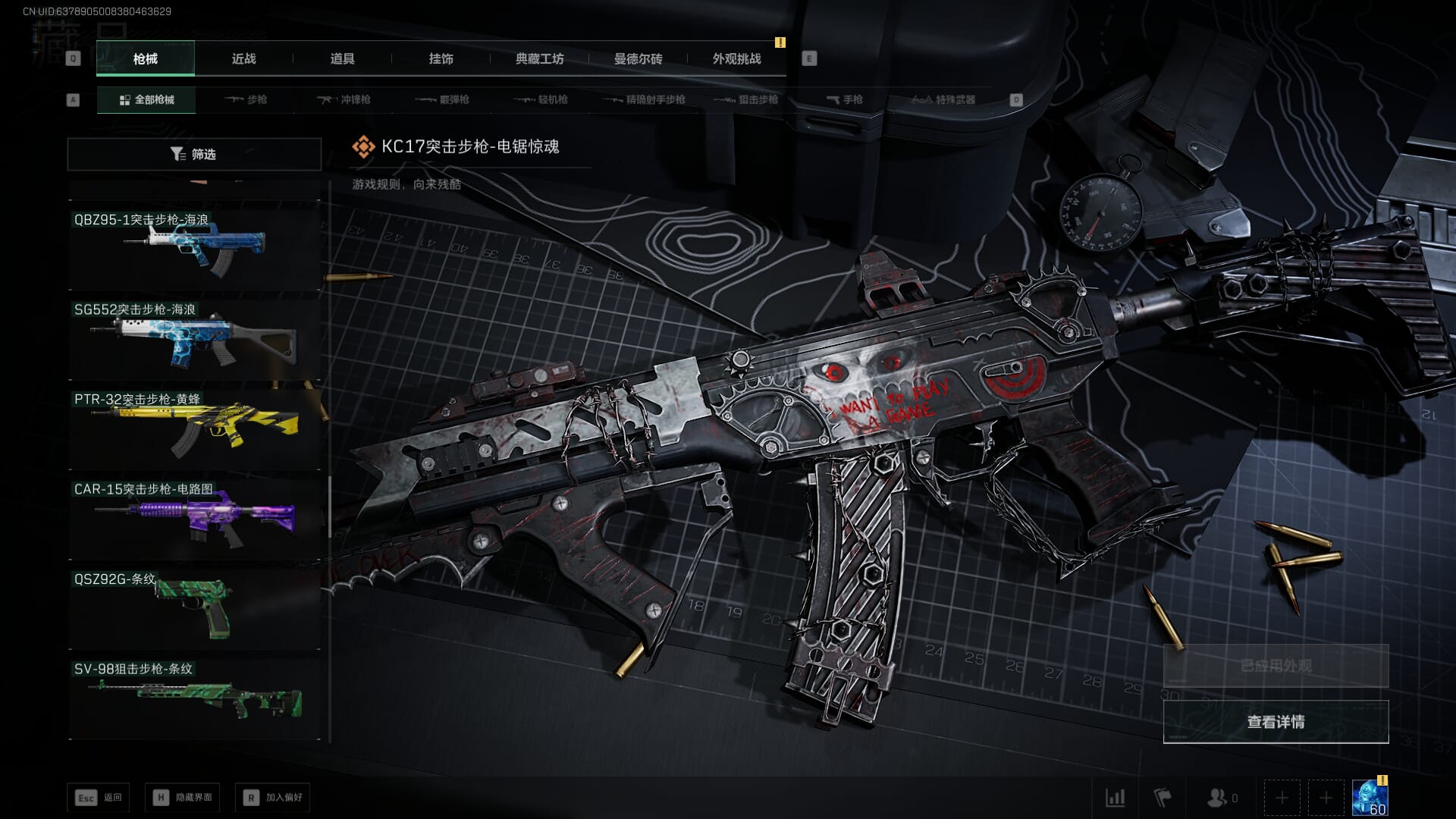The height and width of the screenshot is (819, 1456).
Task: Click the blue player avatar portrait
Action: tap(1370, 797)
